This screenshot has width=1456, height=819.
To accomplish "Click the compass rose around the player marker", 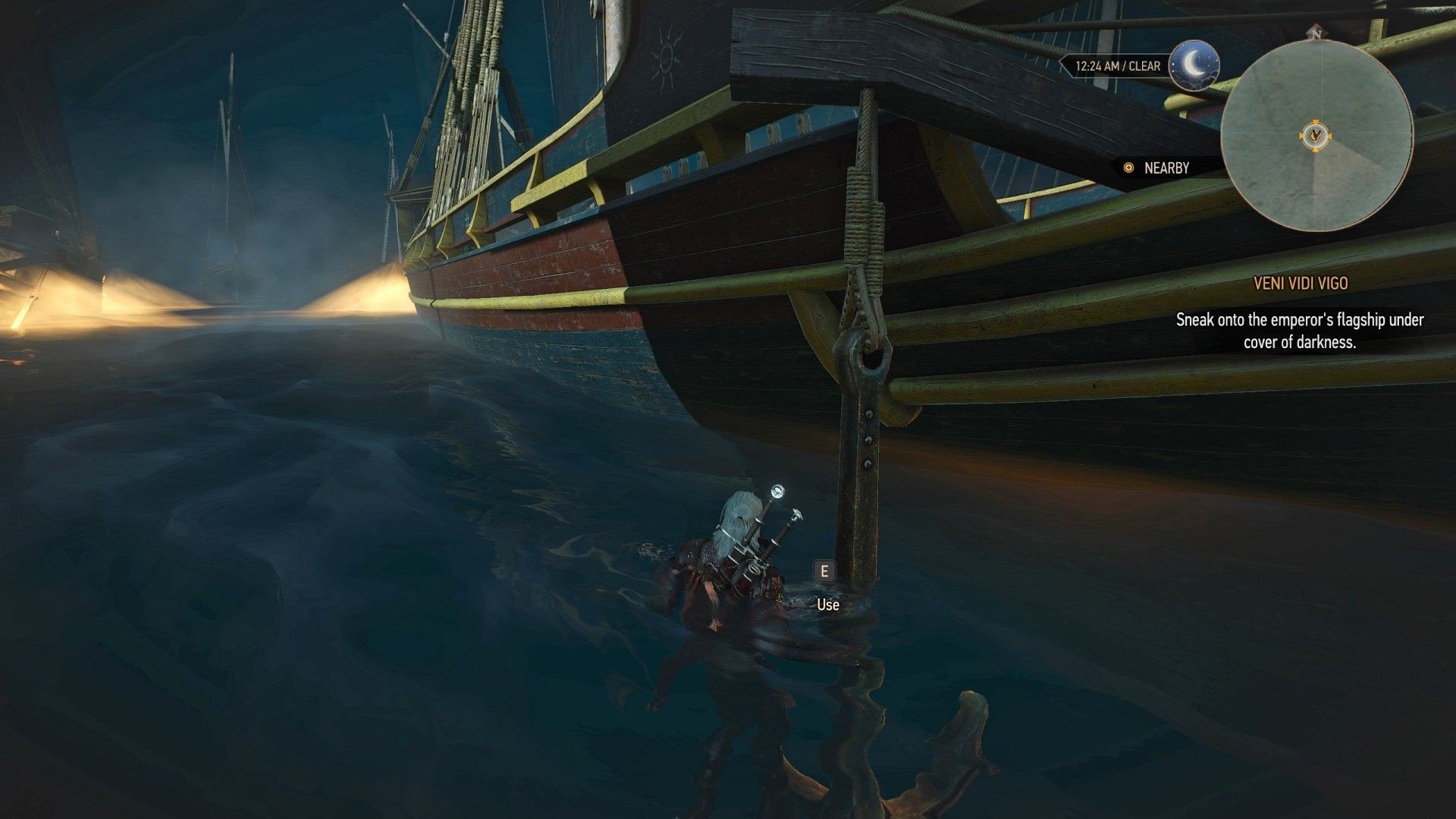I will [1317, 135].
